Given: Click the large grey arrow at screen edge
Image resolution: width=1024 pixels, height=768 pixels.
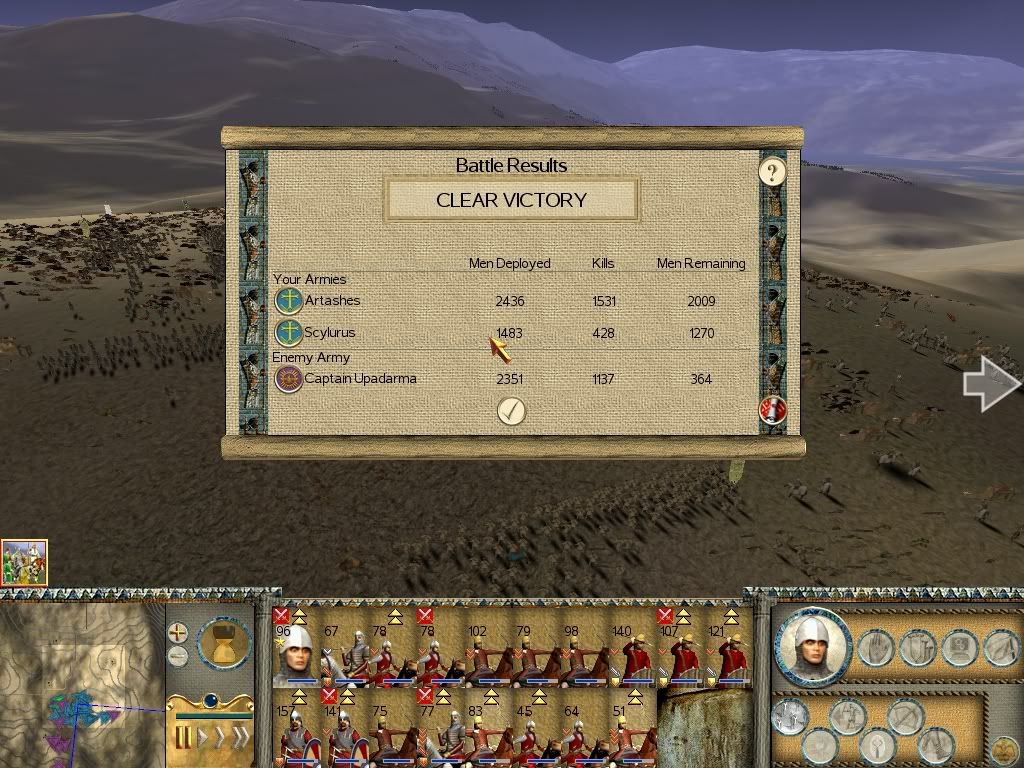Looking at the screenshot, I should tap(990, 384).
